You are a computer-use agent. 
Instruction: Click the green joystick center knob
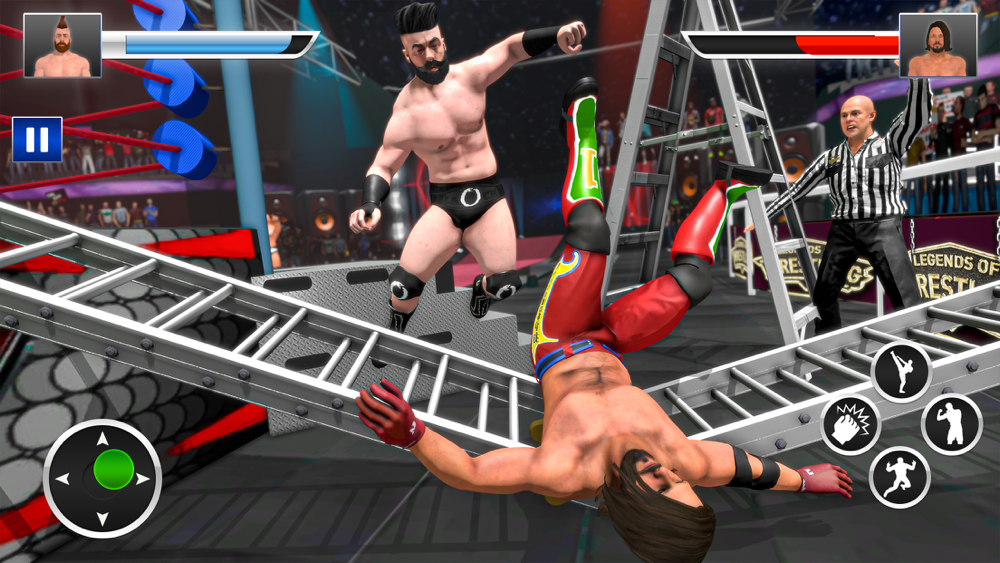[x=113, y=470]
